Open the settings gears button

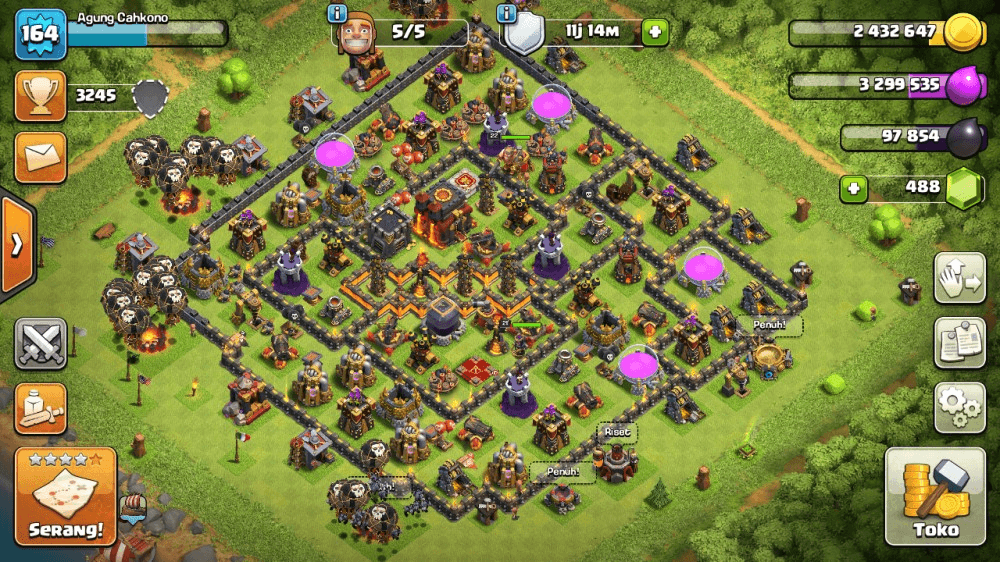[960, 407]
